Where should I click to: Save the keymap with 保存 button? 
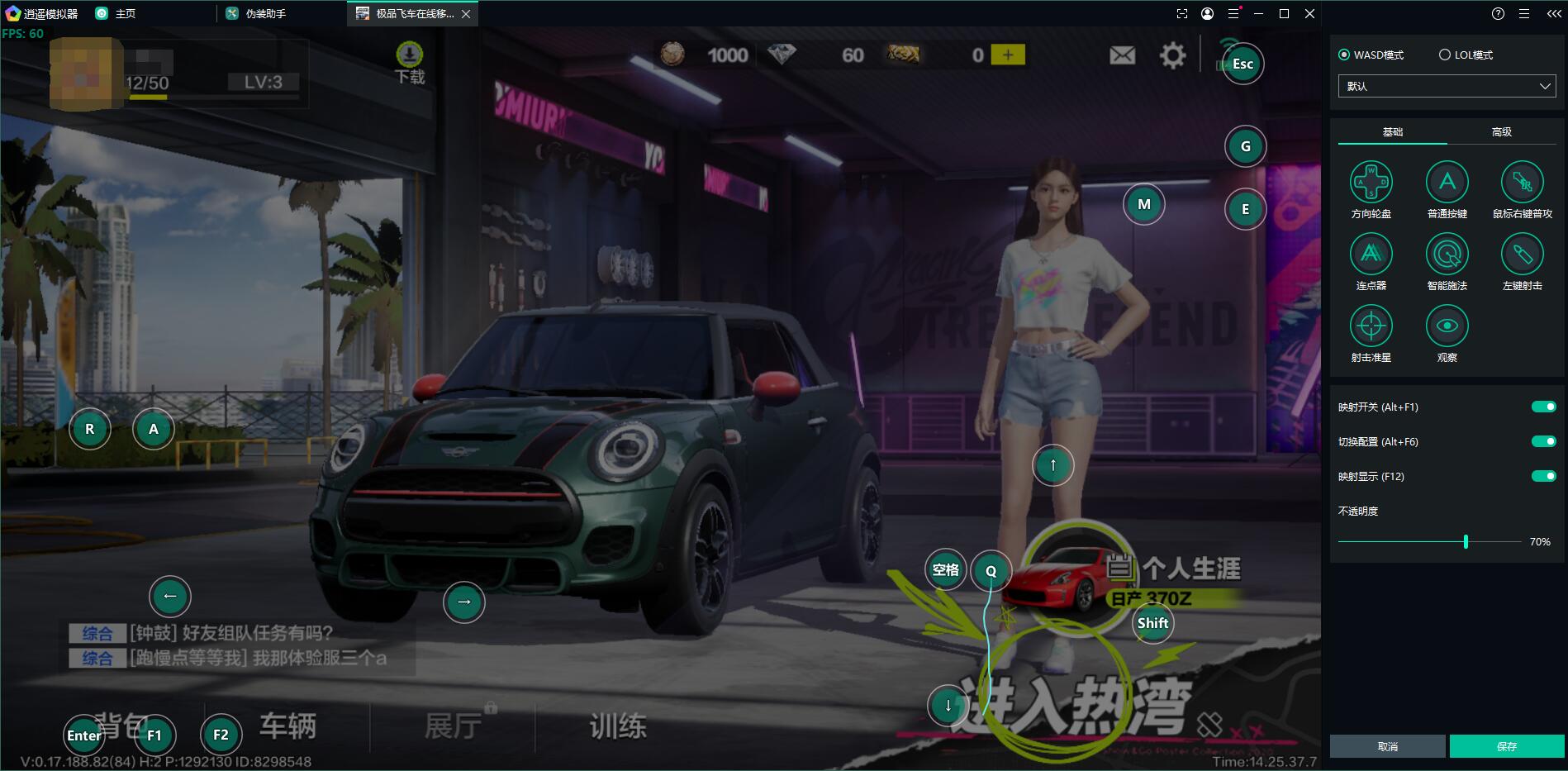[1506, 746]
